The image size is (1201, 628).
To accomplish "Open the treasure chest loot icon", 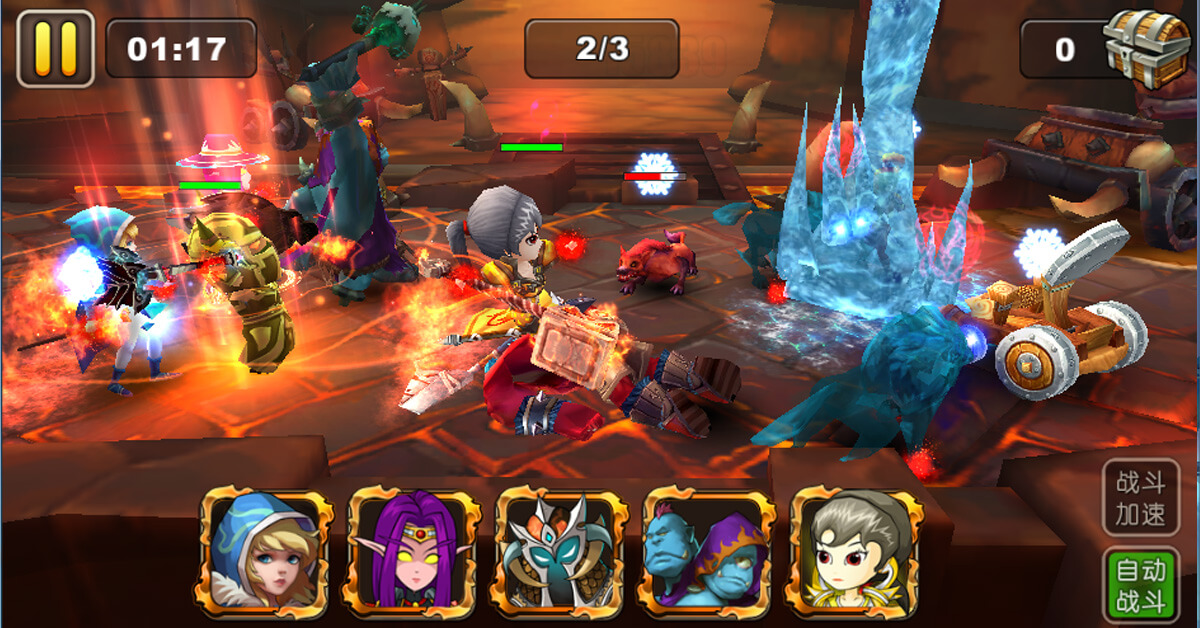I will click(1147, 47).
